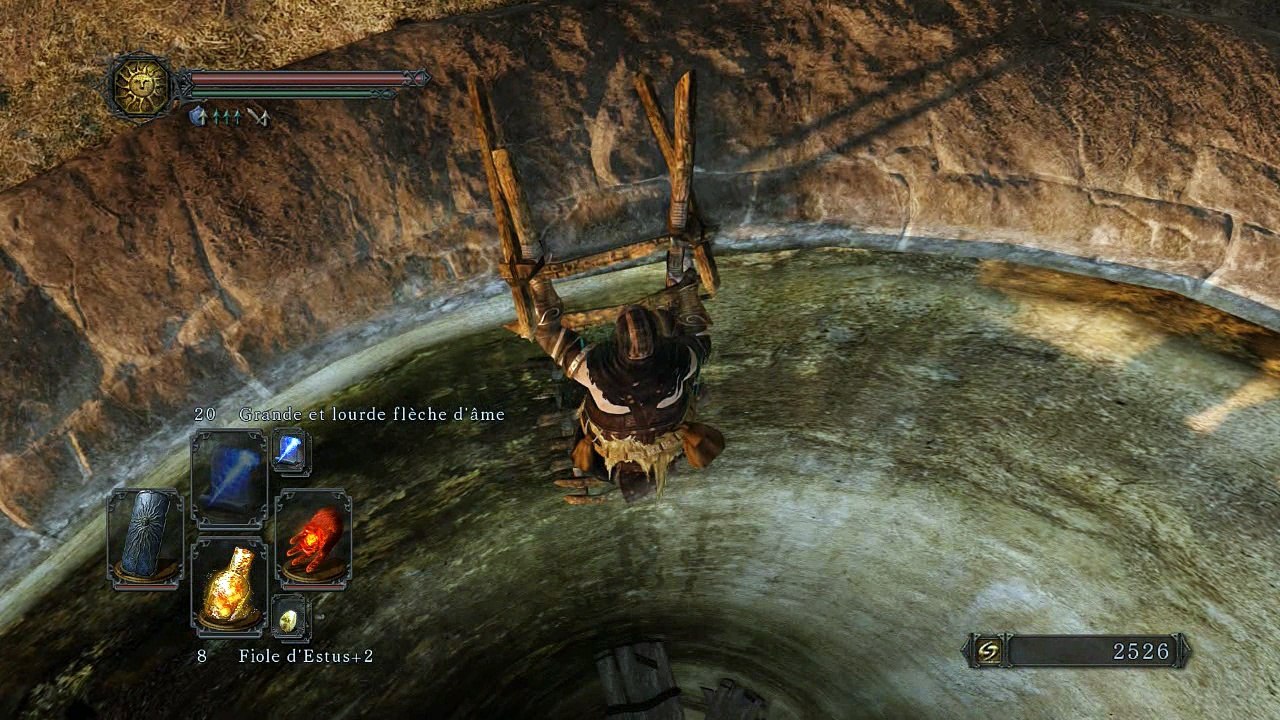Pick the small queued soul arrow spell icon

pyautogui.click(x=291, y=452)
